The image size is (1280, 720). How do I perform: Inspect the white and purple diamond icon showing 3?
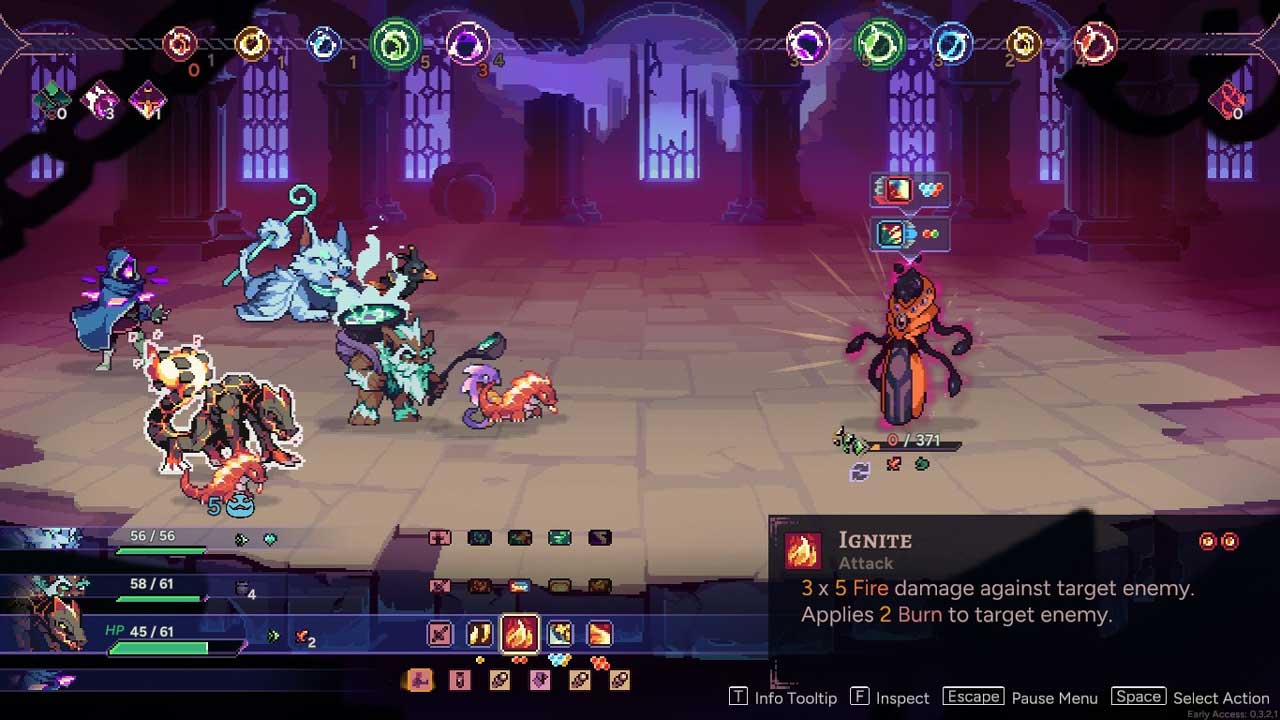click(x=100, y=99)
